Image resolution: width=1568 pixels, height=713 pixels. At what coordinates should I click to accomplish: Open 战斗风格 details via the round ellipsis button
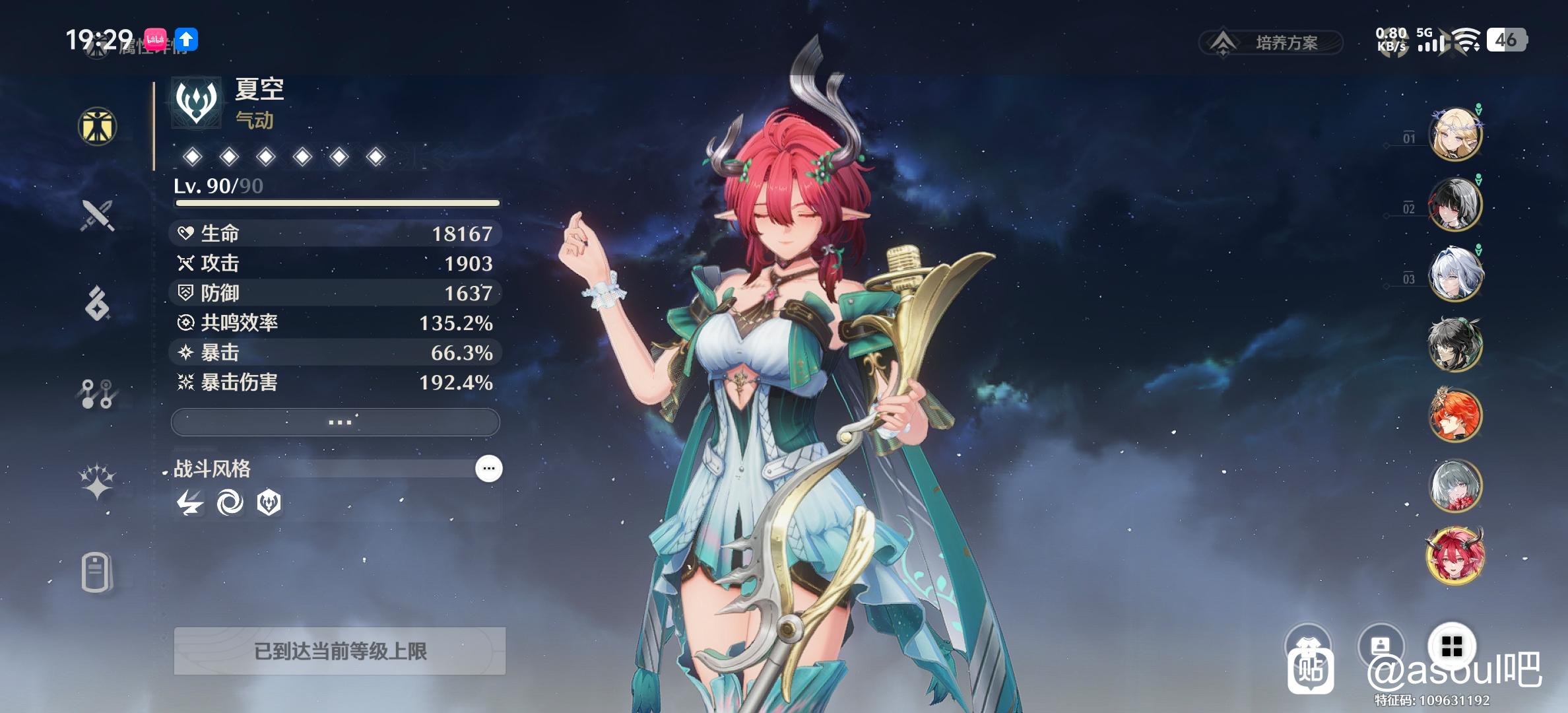pos(489,469)
